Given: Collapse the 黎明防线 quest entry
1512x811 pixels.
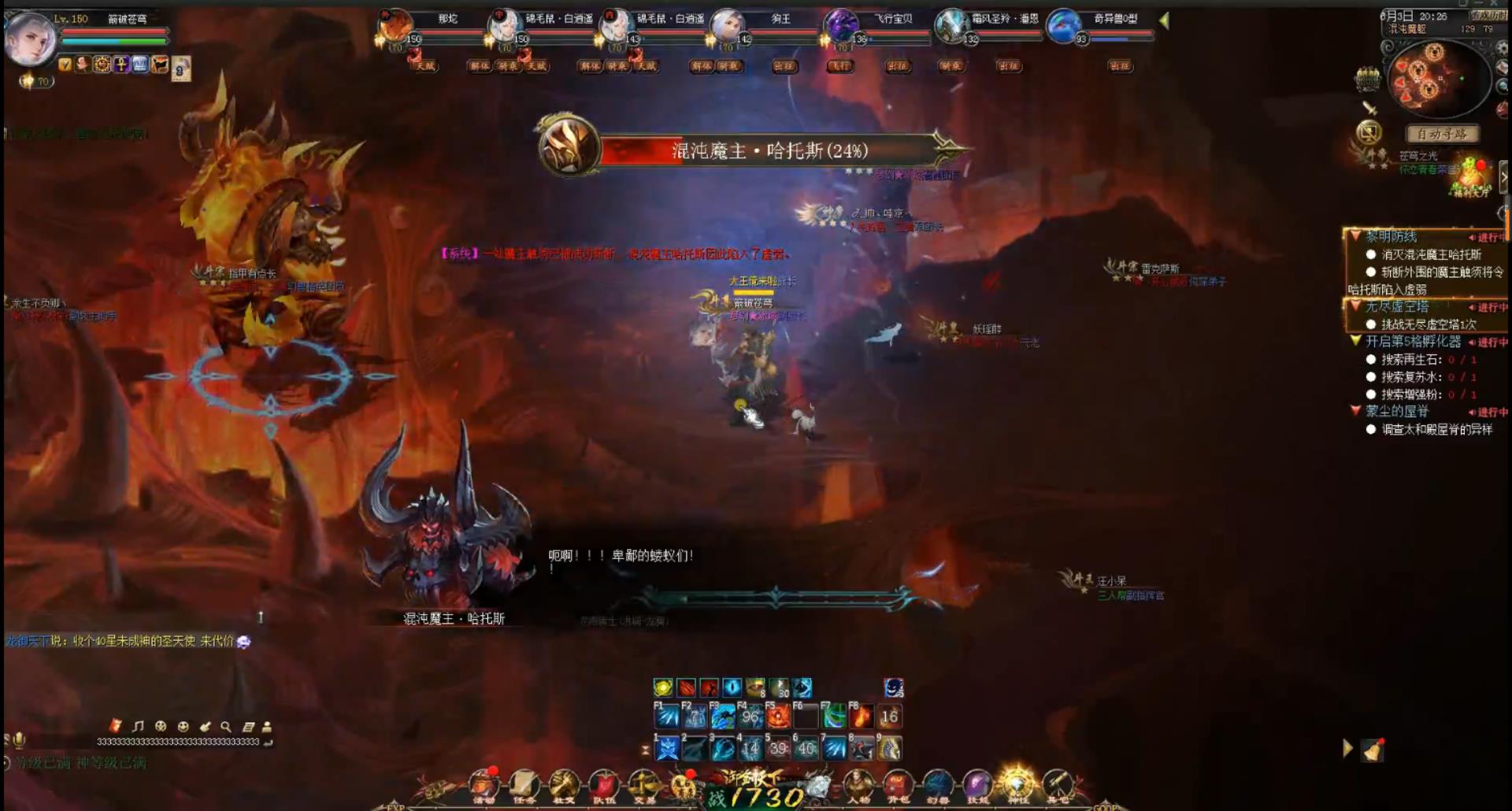Looking at the screenshot, I should (1355, 236).
